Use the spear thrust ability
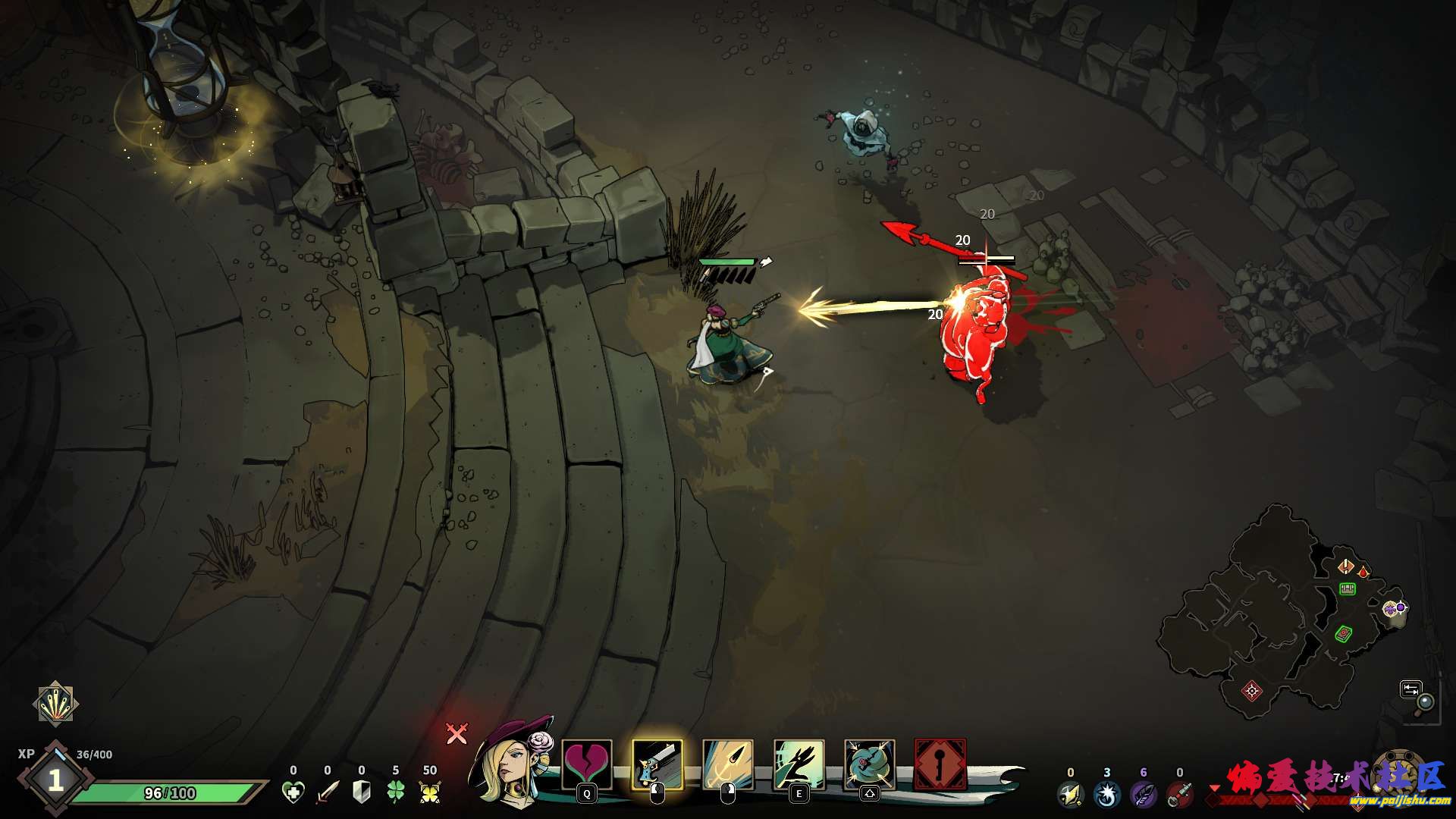Viewport: 1456px width, 819px height. click(728, 764)
